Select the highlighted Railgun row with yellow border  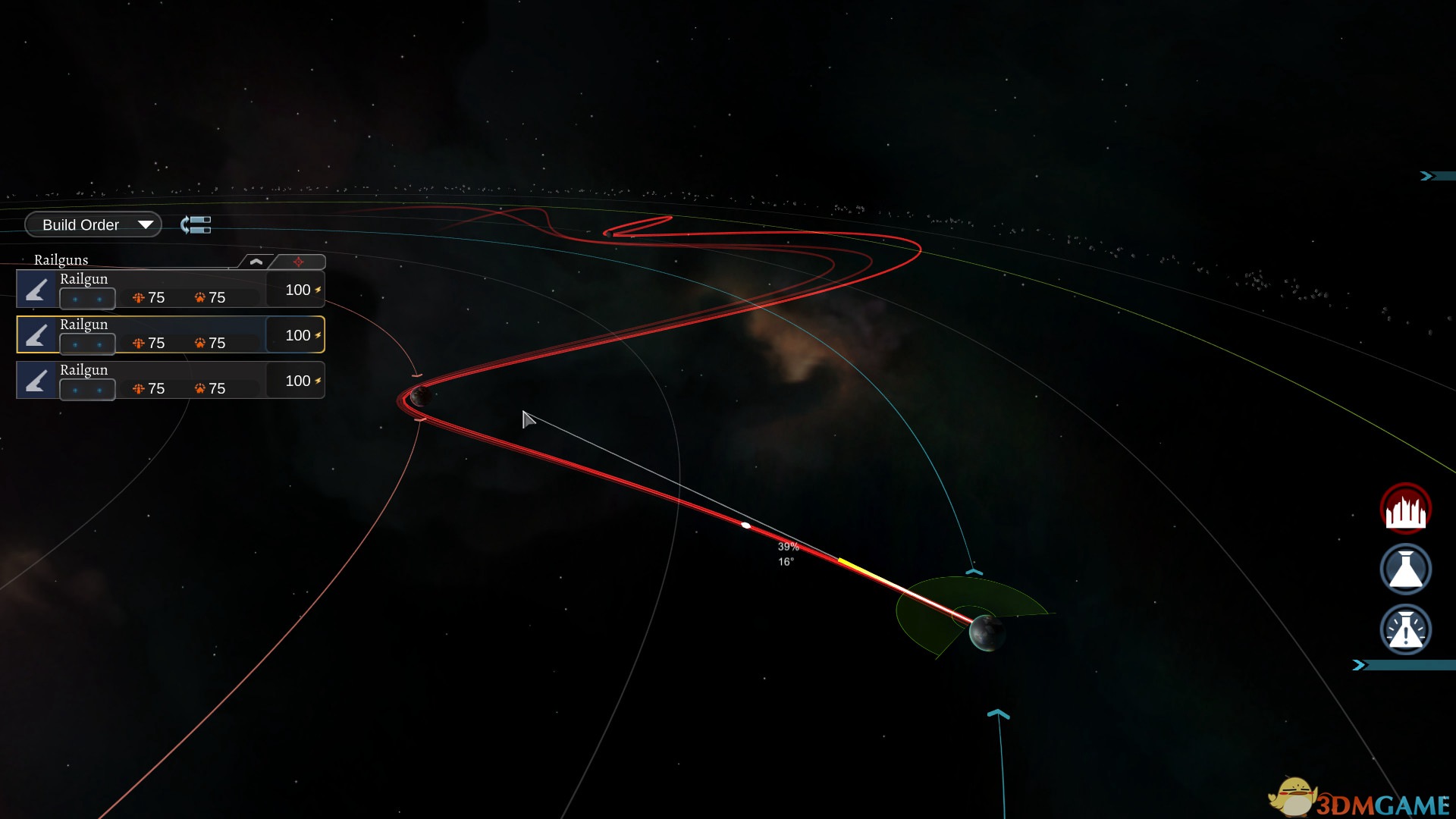pos(171,334)
